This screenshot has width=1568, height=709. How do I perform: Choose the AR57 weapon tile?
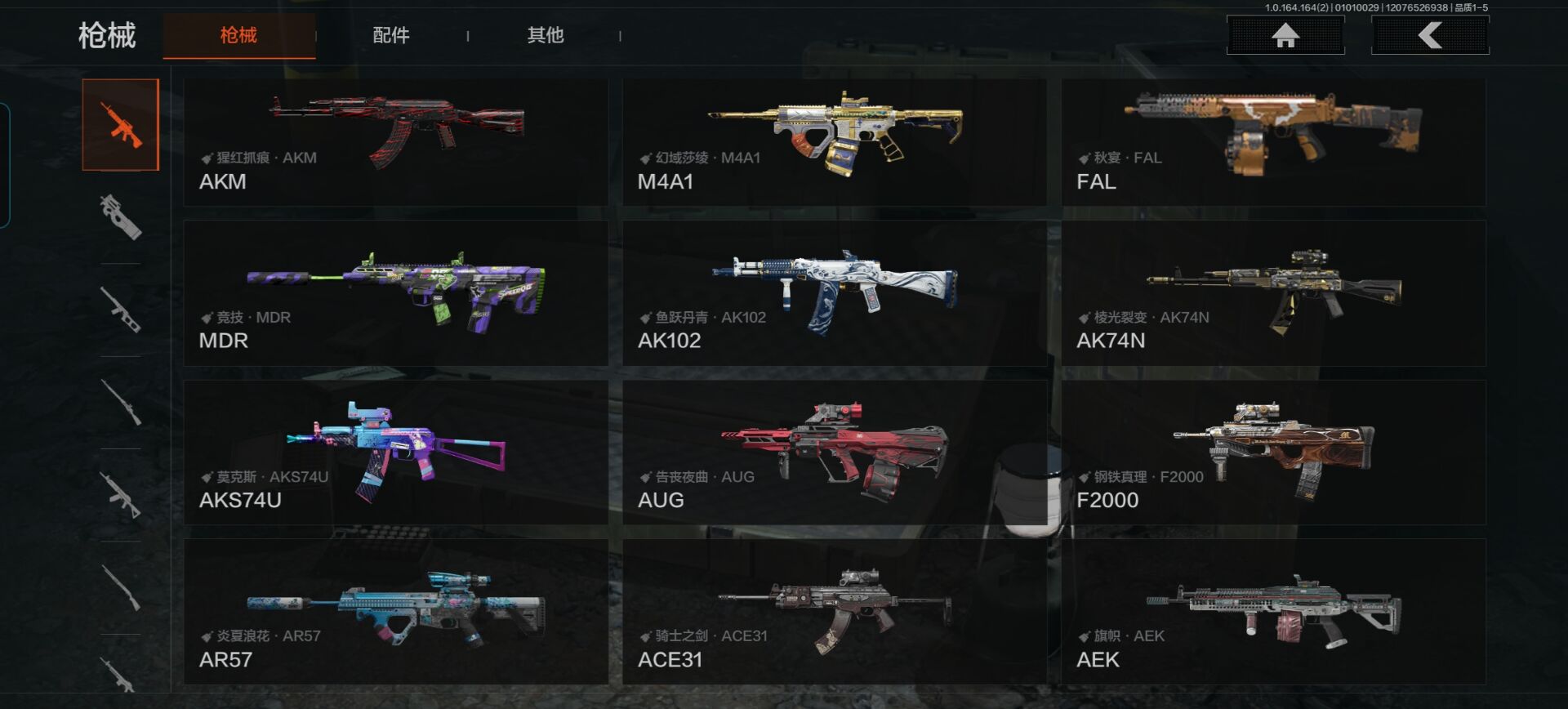(x=396, y=611)
